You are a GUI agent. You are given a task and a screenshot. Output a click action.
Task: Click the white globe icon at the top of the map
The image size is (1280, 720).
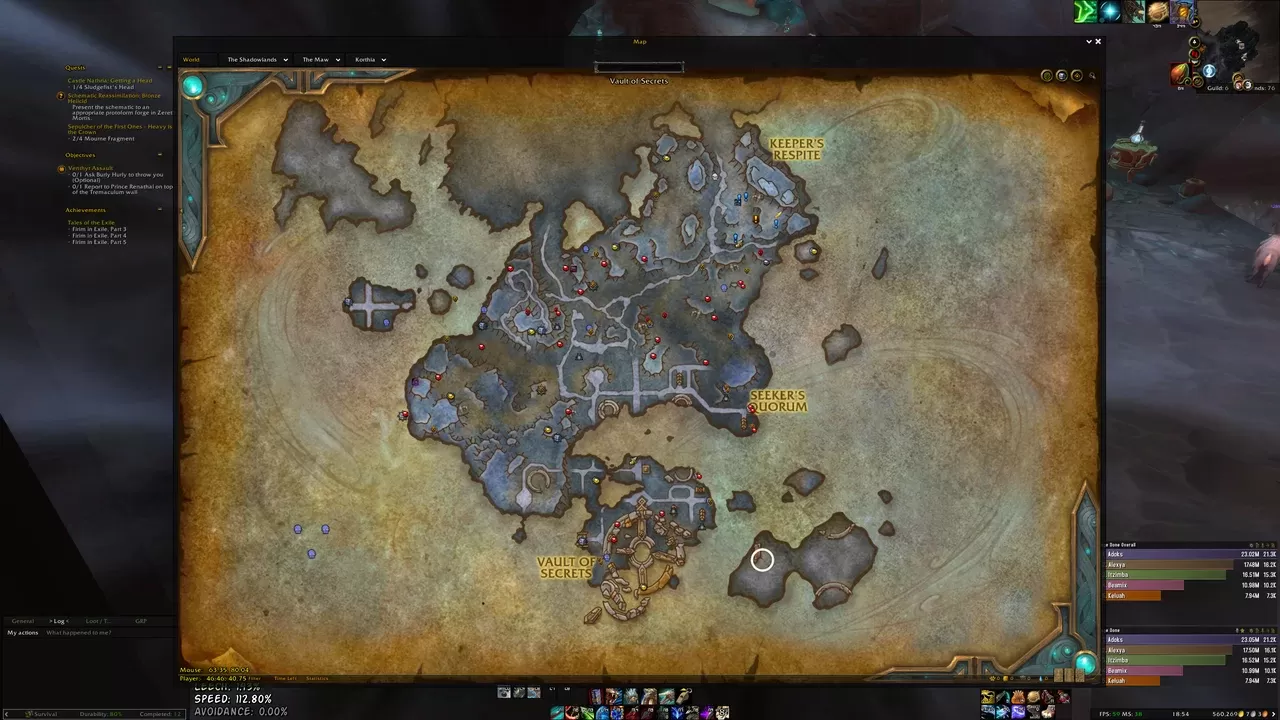click(1061, 75)
